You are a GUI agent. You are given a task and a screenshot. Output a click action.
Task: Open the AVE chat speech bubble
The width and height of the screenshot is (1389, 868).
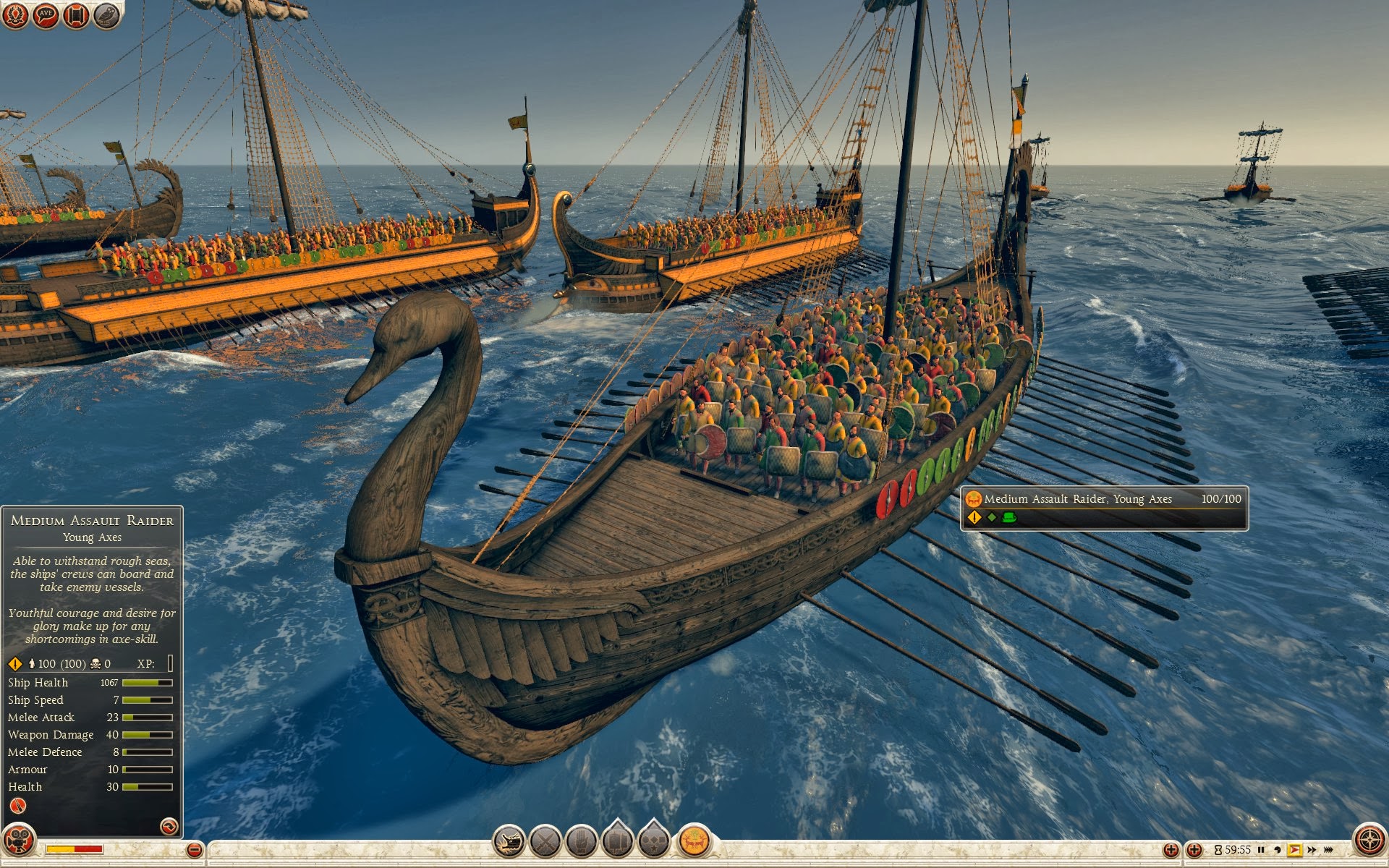pos(46,15)
